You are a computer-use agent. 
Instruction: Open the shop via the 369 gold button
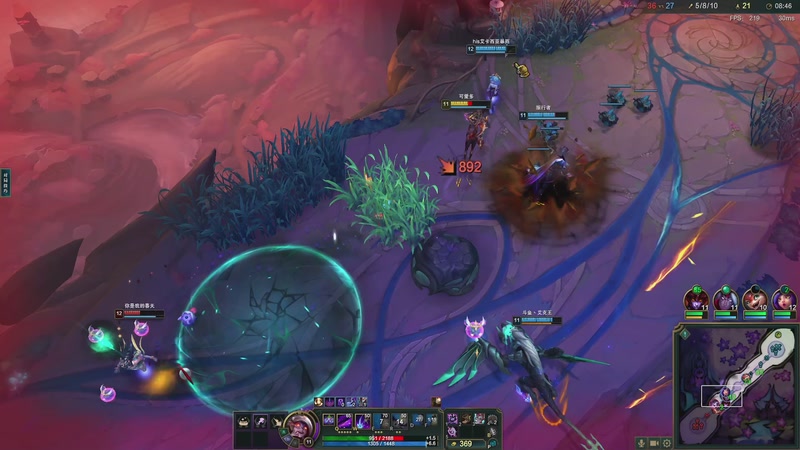pos(461,443)
